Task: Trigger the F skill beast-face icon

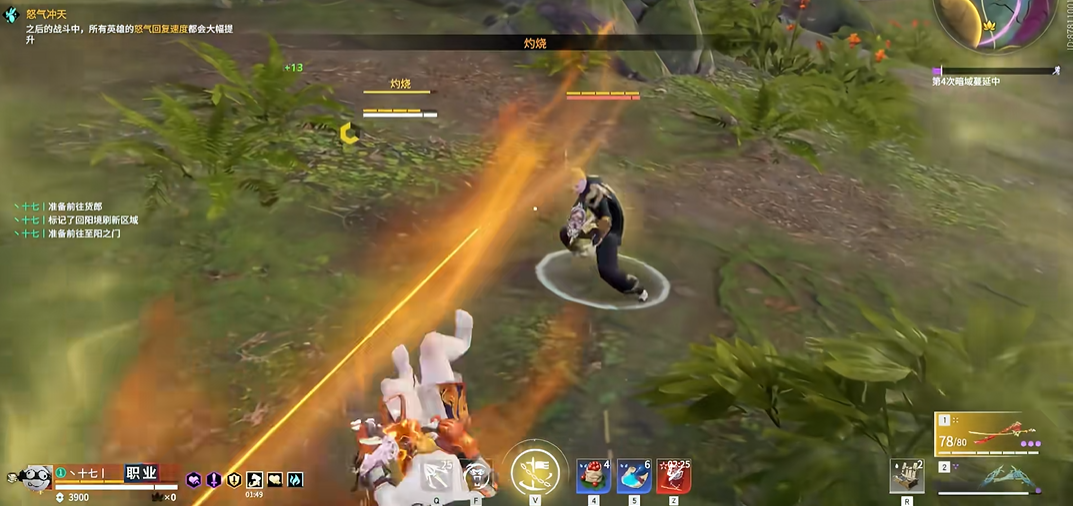Action: click(480, 477)
